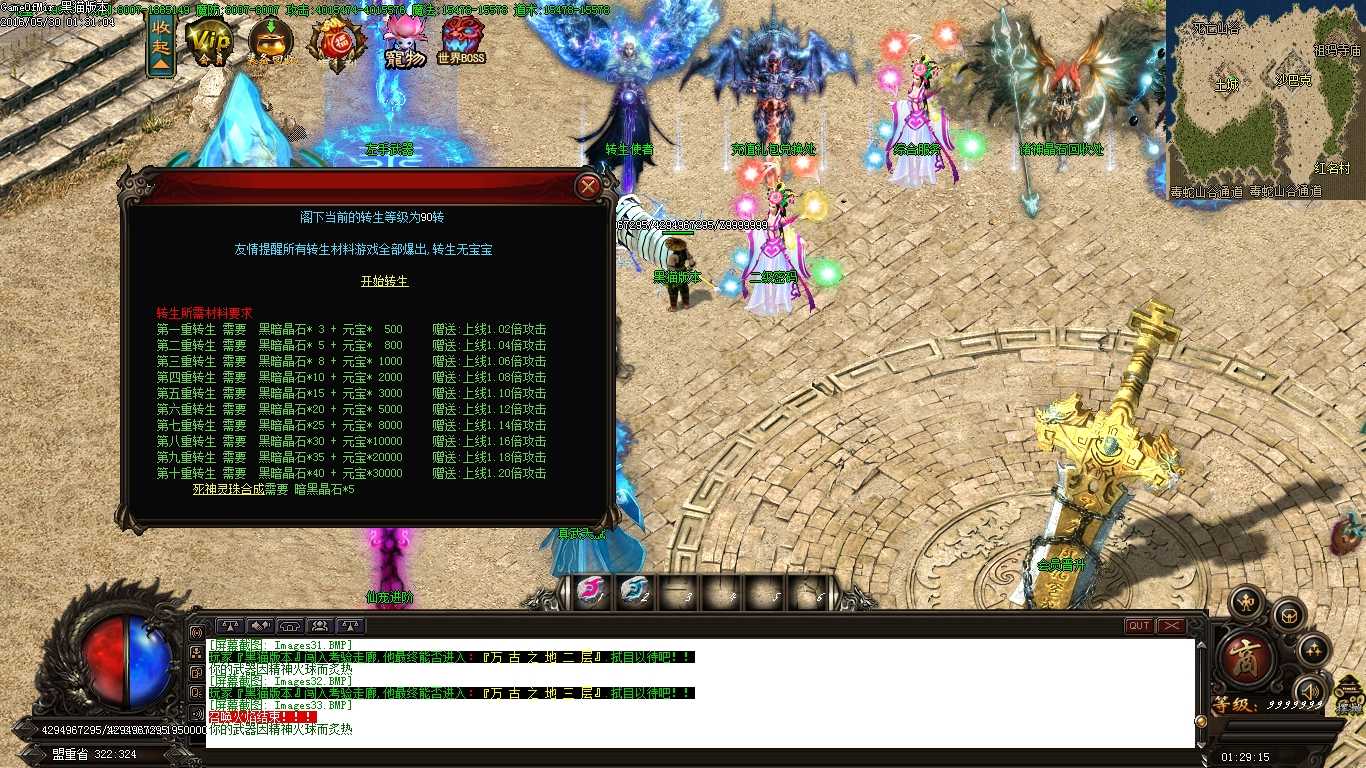The width and height of the screenshot is (1366, 768).
Task: Click the group members icon above chat
Action: coord(319,627)
